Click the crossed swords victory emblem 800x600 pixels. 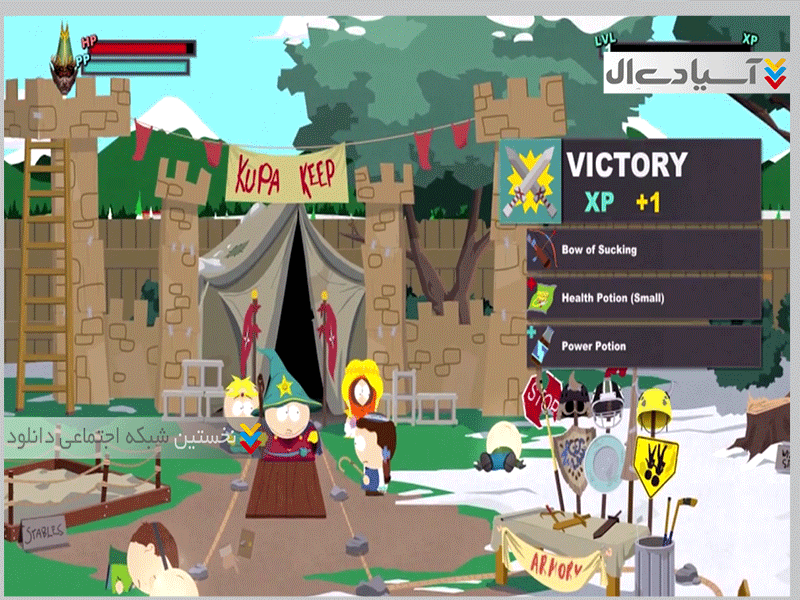(x=530, y=181)
